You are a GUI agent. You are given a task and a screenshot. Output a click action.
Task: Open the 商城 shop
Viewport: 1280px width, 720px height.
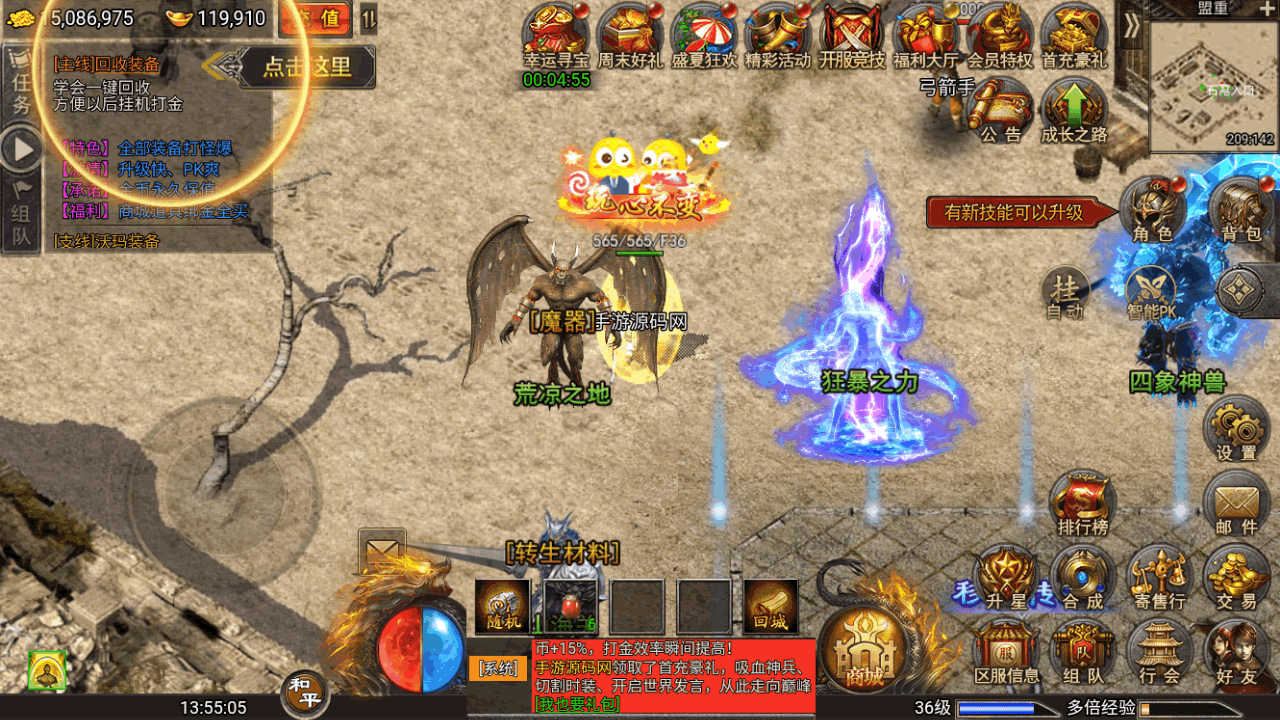[x=865, y=648]
